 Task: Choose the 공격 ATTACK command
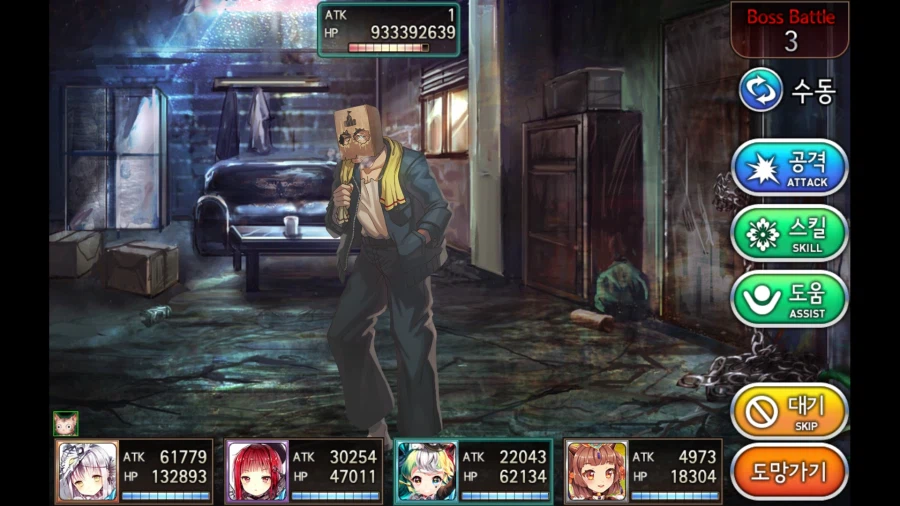point(789,167)
